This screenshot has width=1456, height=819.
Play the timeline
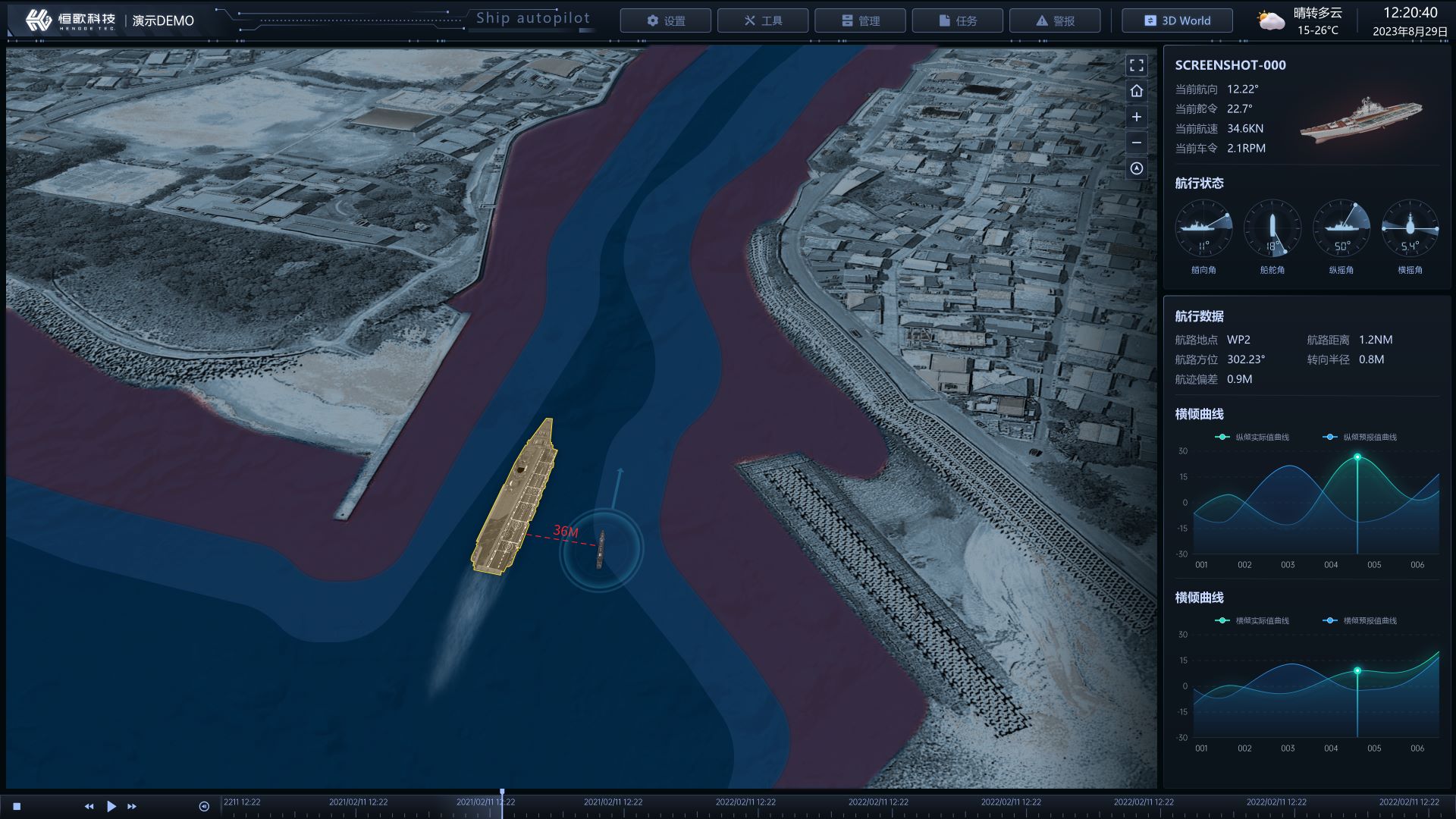(x=111, y=806)
